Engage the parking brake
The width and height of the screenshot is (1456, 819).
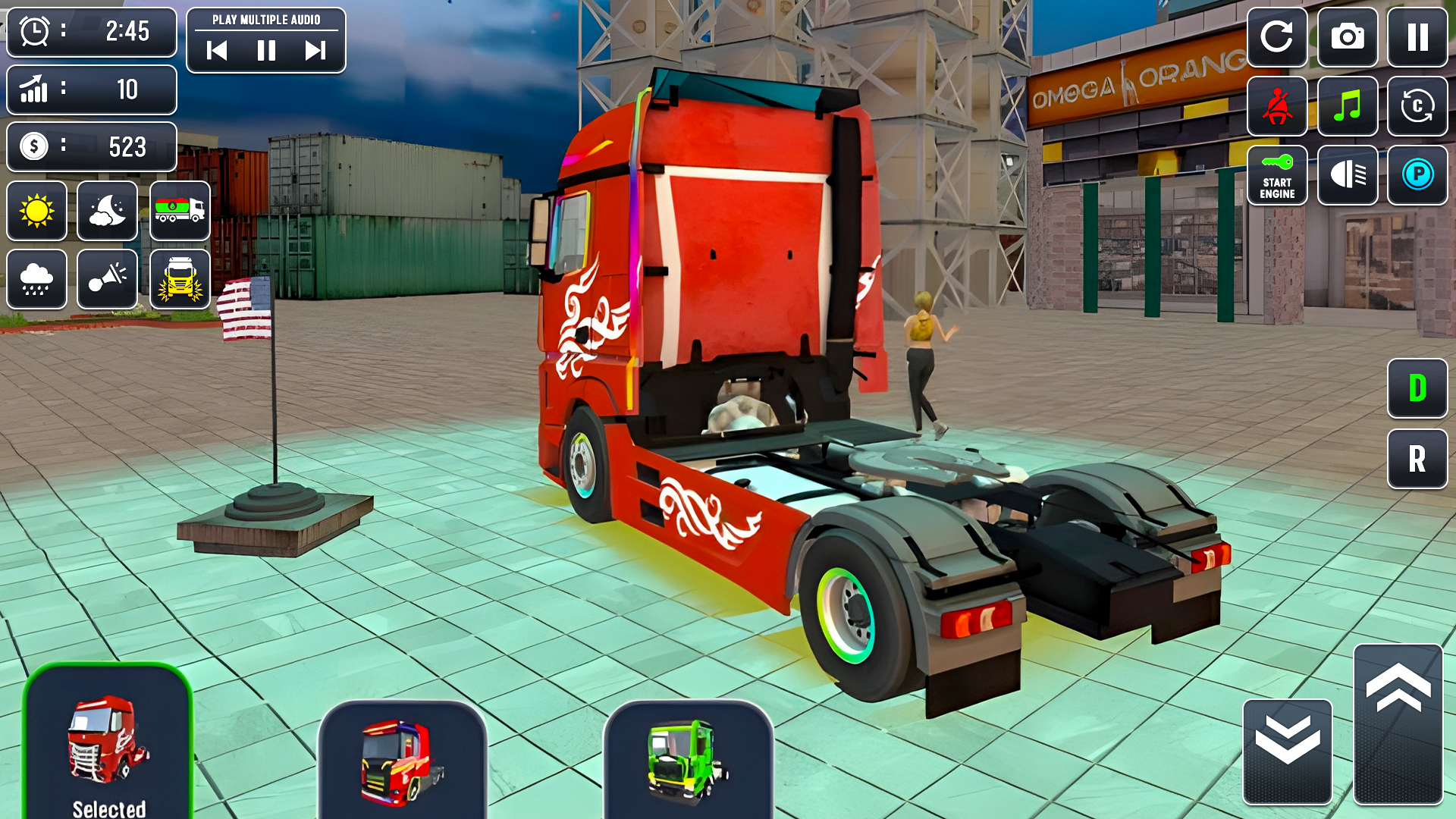(1418, 176)
